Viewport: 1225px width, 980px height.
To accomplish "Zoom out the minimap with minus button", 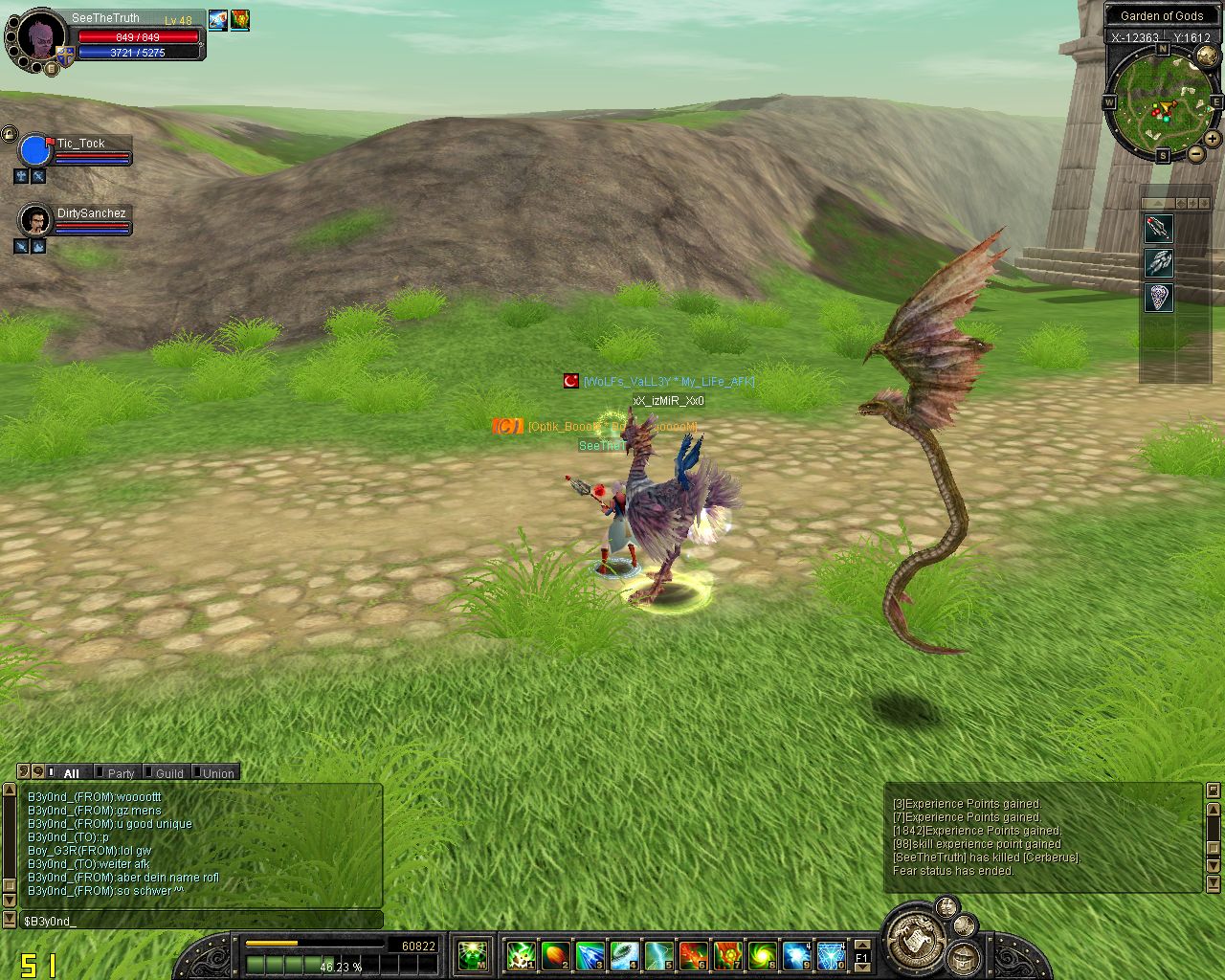I will point(1196,154).
